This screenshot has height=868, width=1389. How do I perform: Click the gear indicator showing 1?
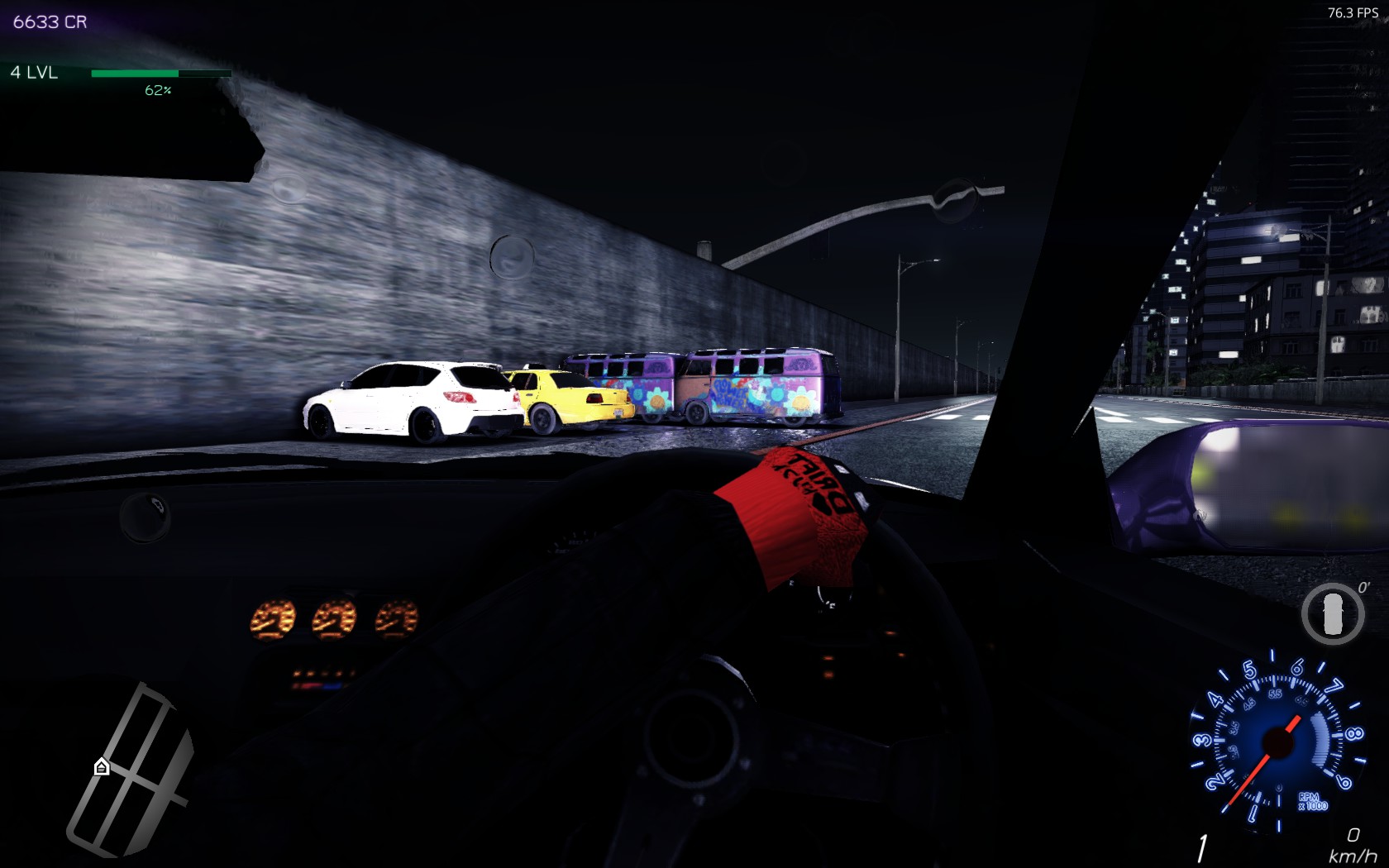click(x=1203, y=845)
